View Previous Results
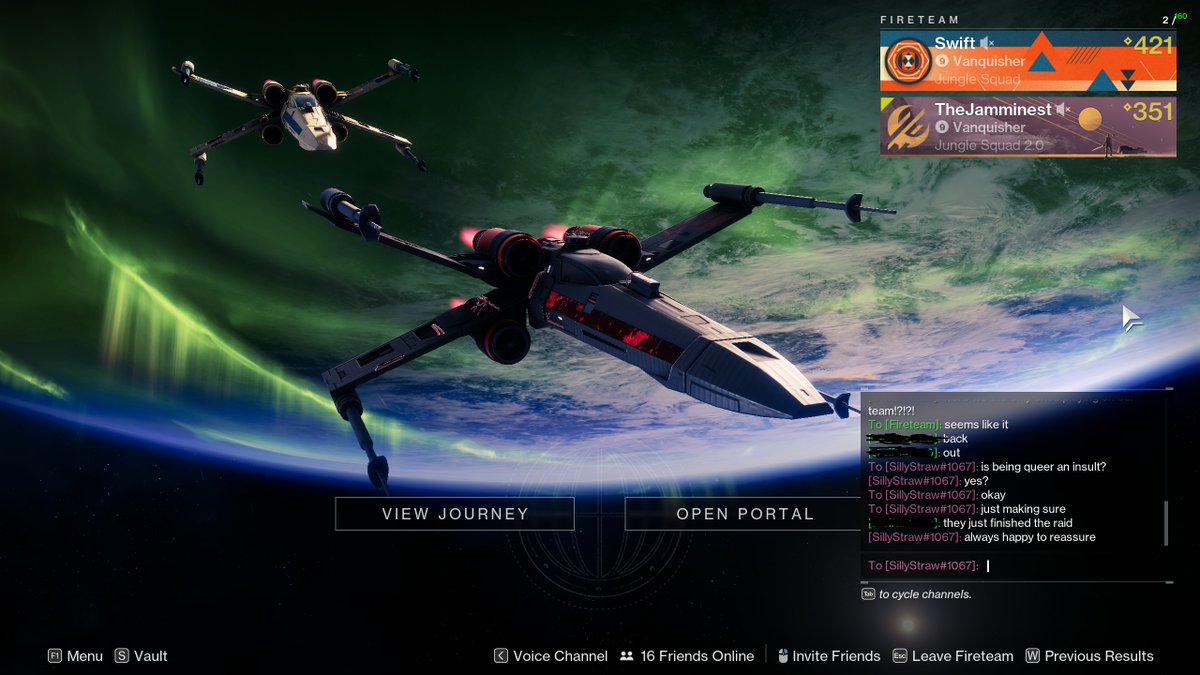This screenshot has height=675, width=1200. 1089,656
